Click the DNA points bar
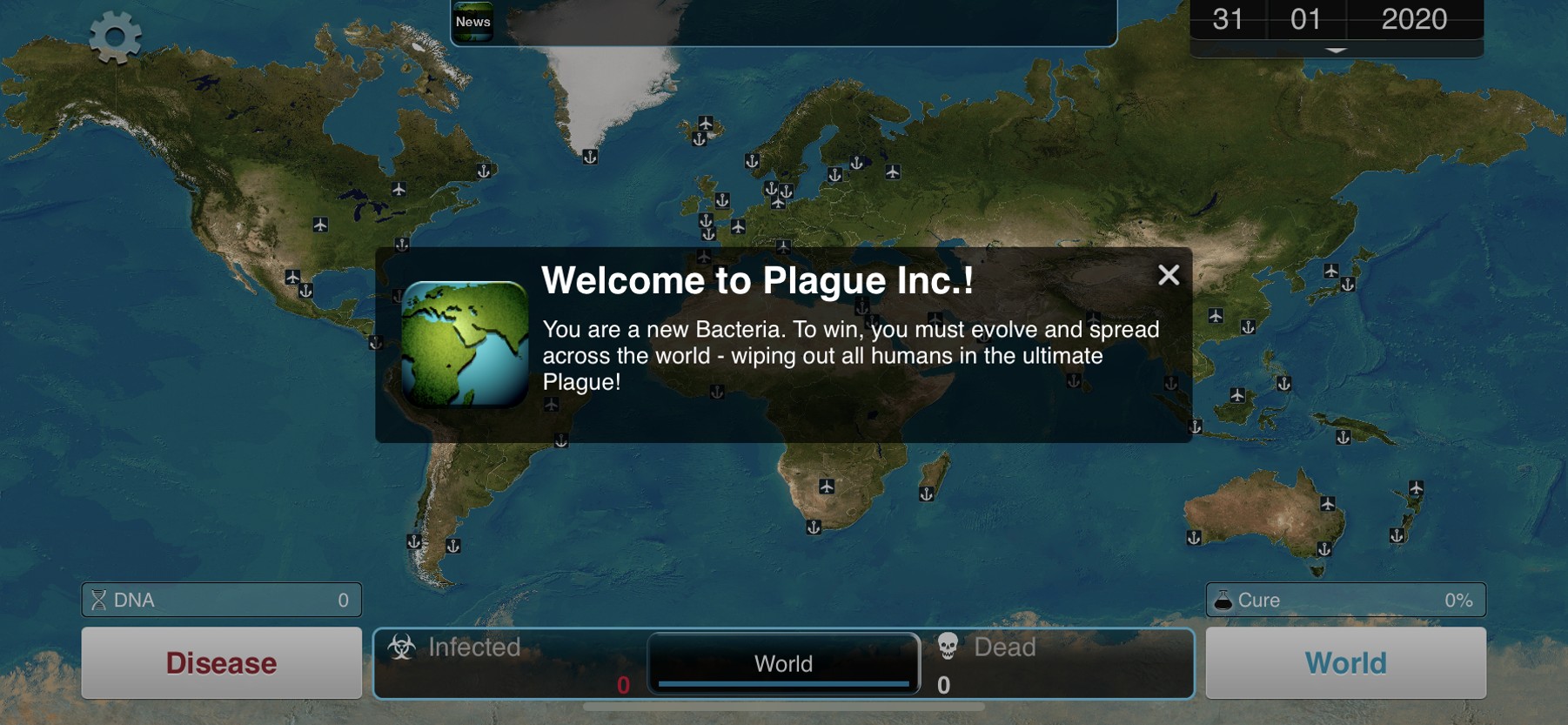The image size is (1568, 725). [221, 600]
